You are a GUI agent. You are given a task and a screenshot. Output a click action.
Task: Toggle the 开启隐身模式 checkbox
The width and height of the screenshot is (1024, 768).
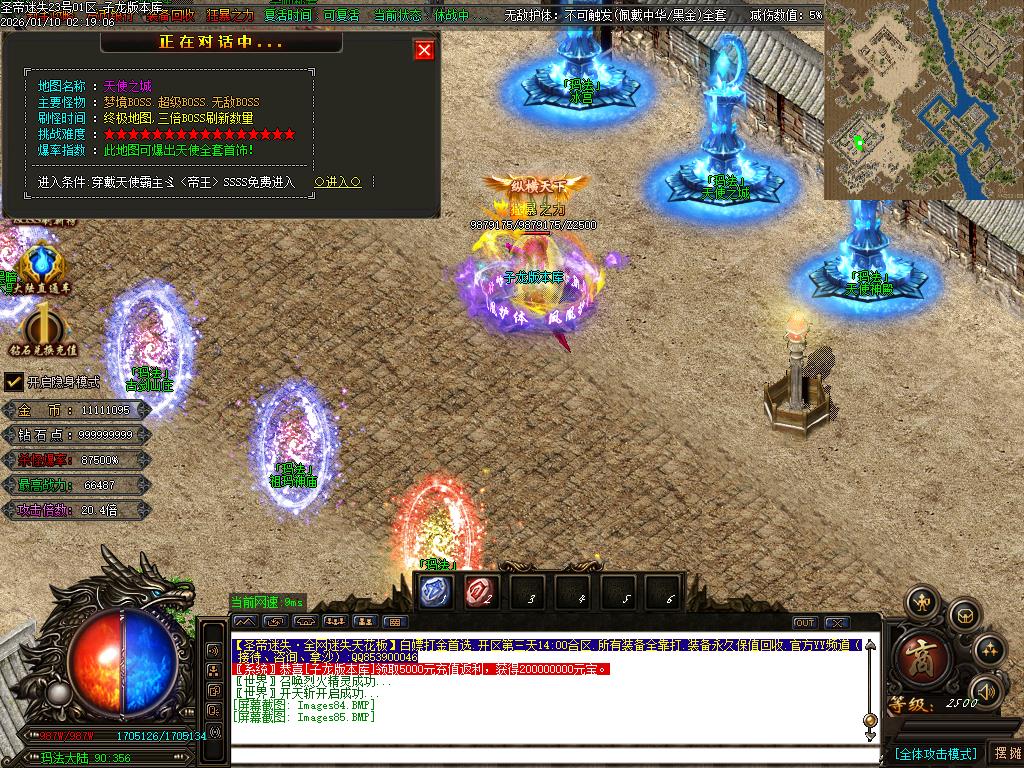click(14, 382)
